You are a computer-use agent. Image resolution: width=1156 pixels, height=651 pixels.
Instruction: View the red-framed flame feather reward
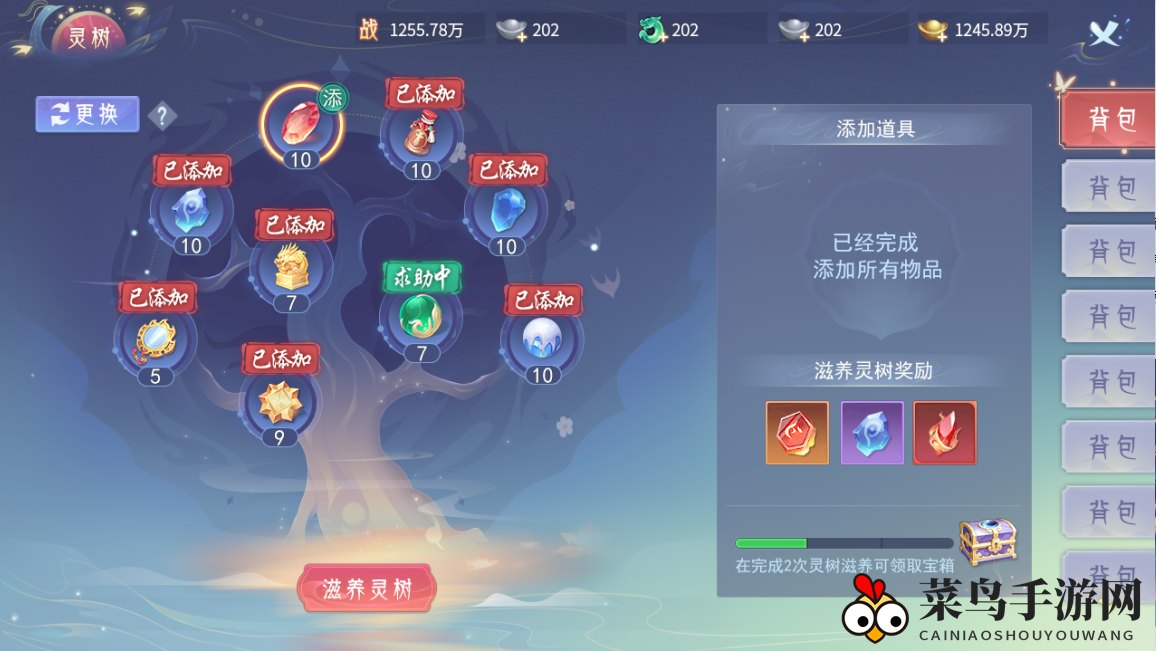pos(945,433)
